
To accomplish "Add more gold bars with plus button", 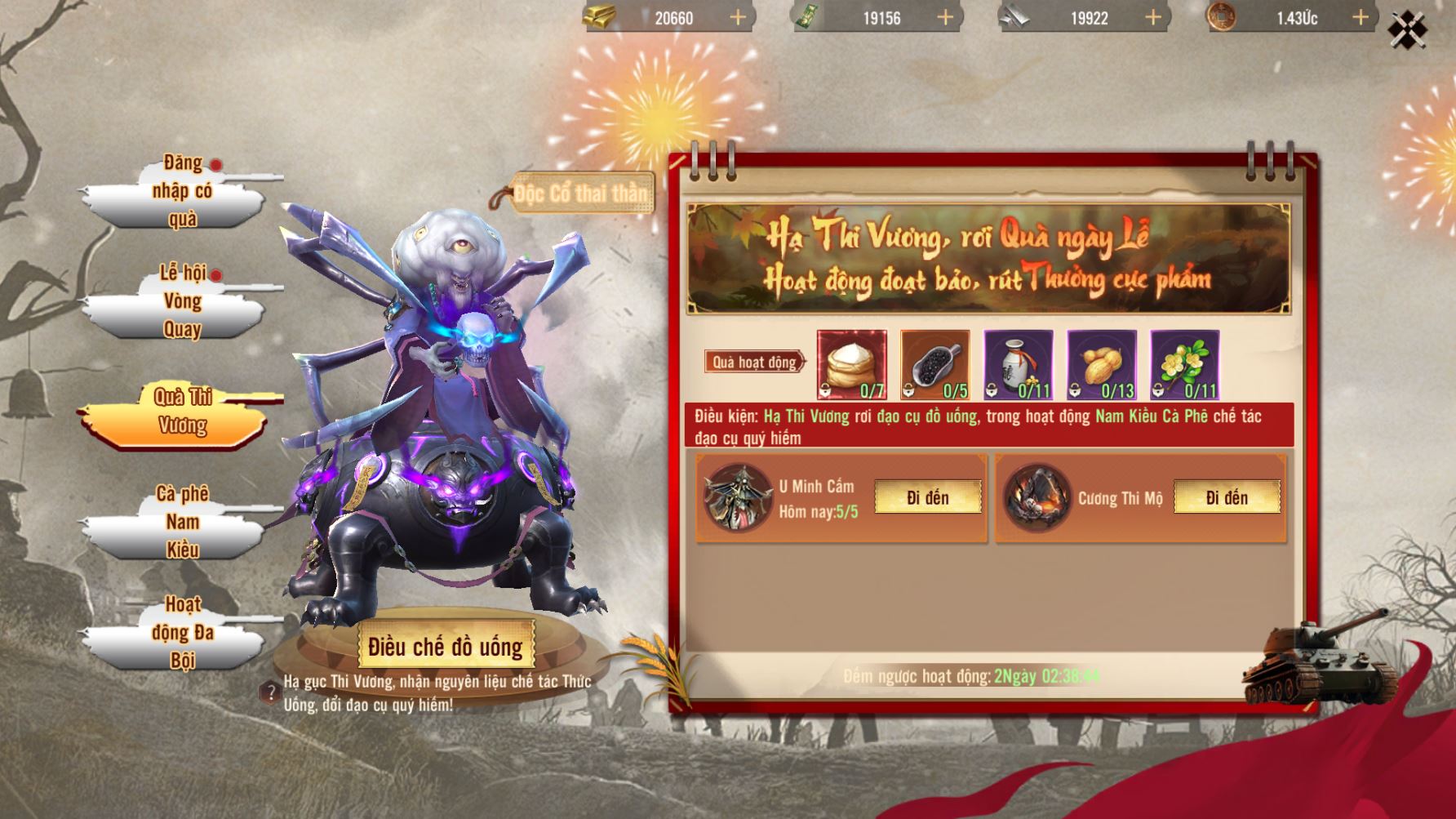I will tap(738, 17).
